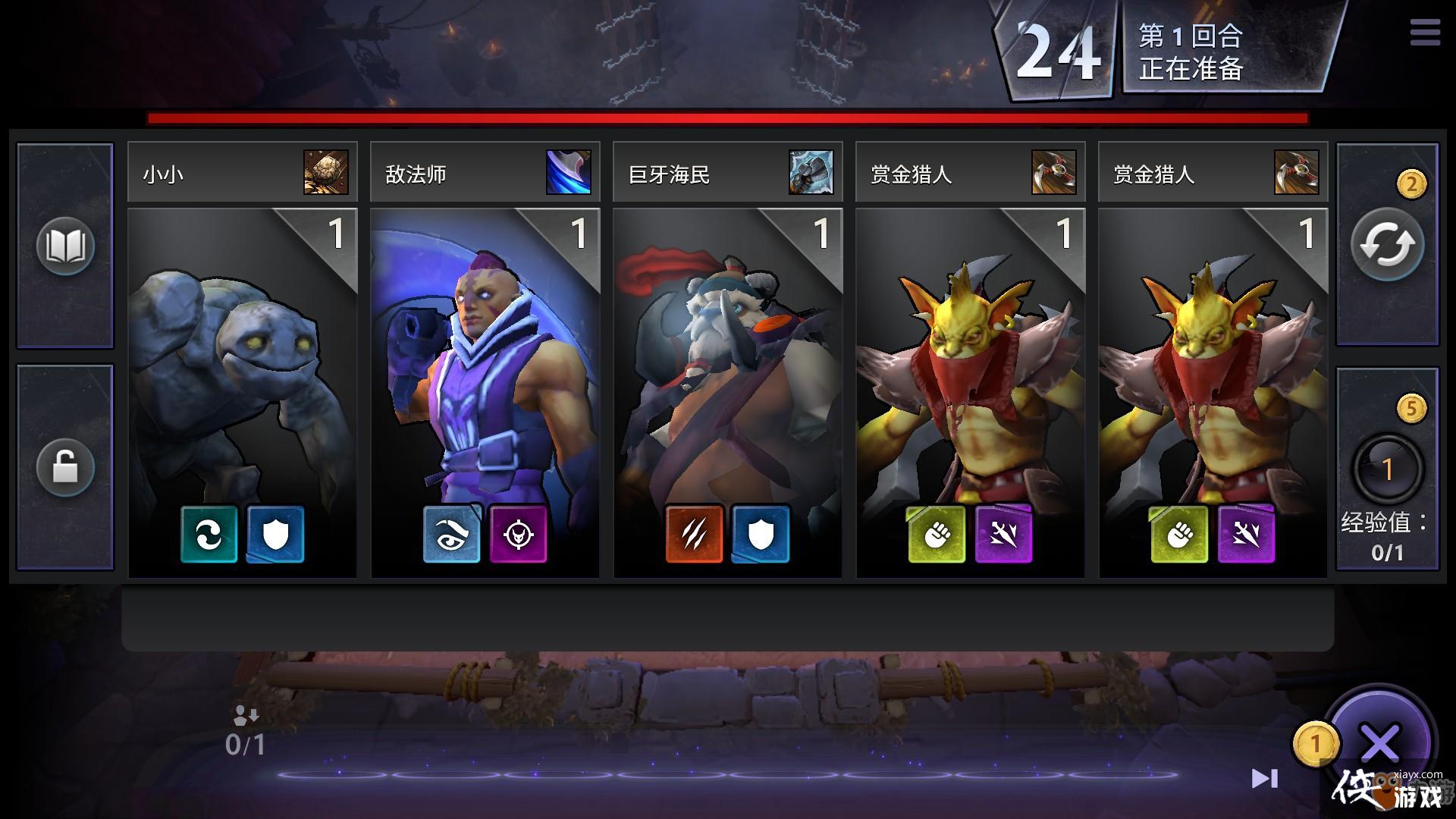View 巨牙海民's ice fist ability icon
This screenshot has height=819, width=1456.
(x=811, y=172)
